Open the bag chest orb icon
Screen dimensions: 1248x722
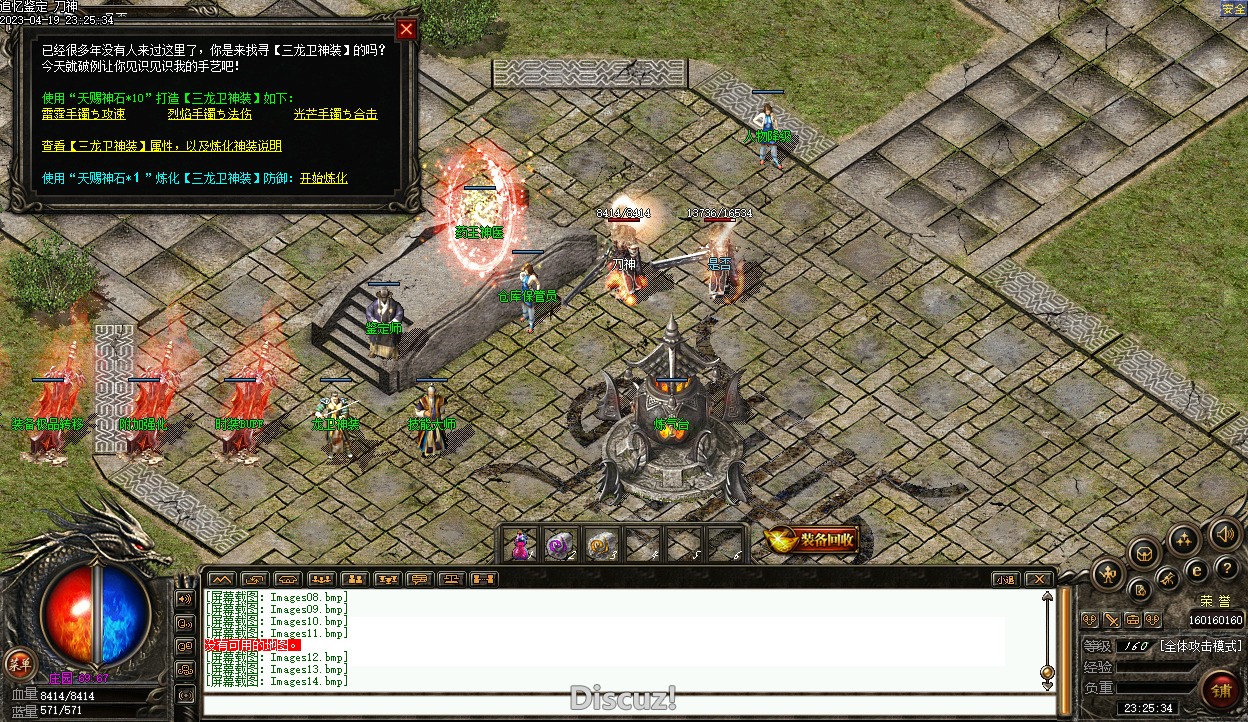point(1144,552)
